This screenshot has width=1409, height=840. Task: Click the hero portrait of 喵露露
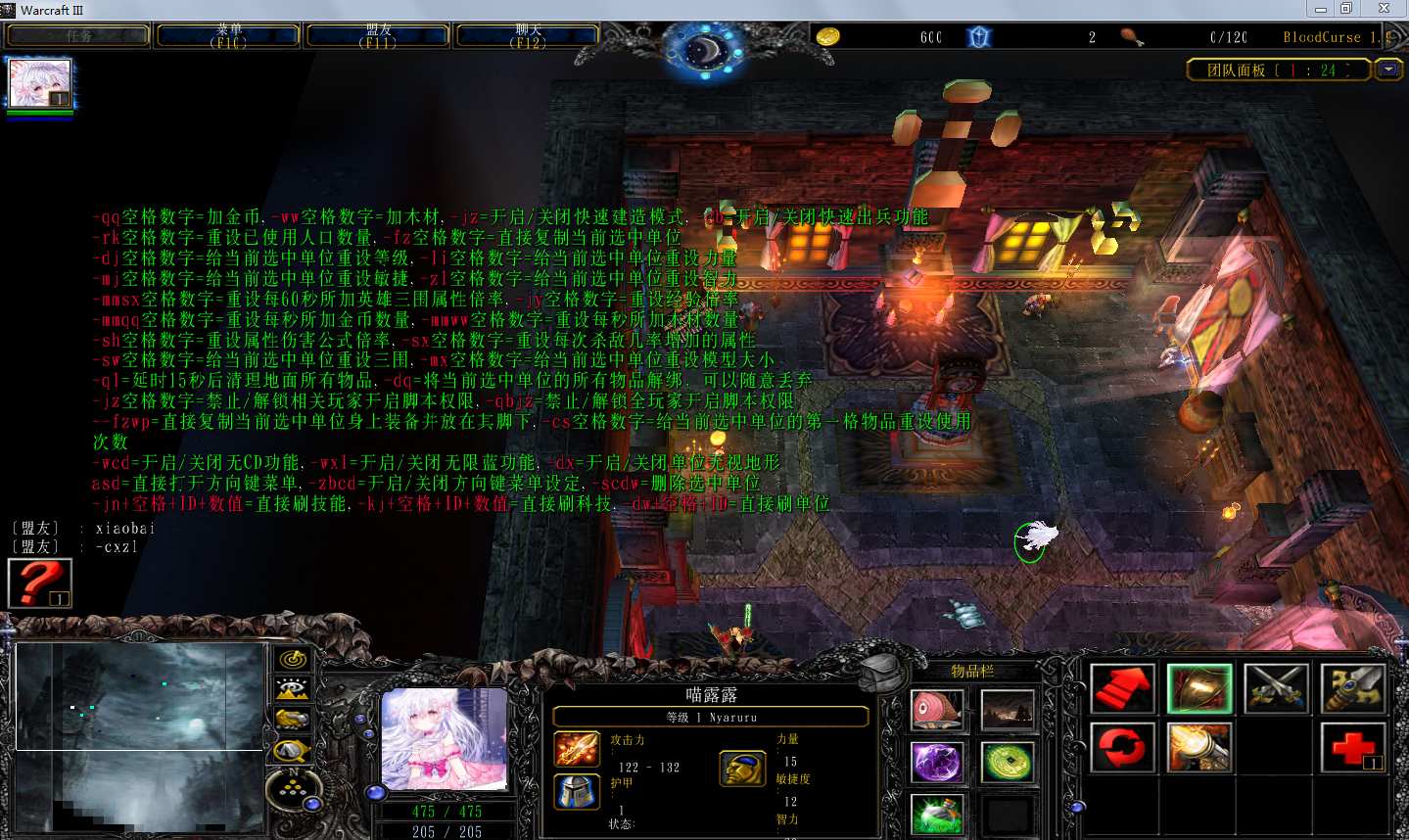444,739
